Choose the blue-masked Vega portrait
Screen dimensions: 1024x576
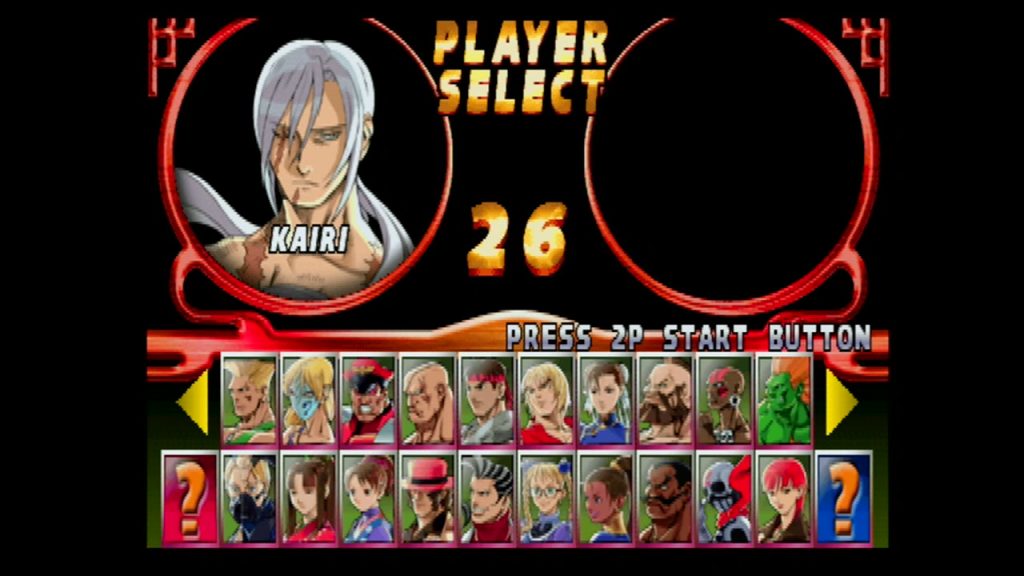click(308, 400)
